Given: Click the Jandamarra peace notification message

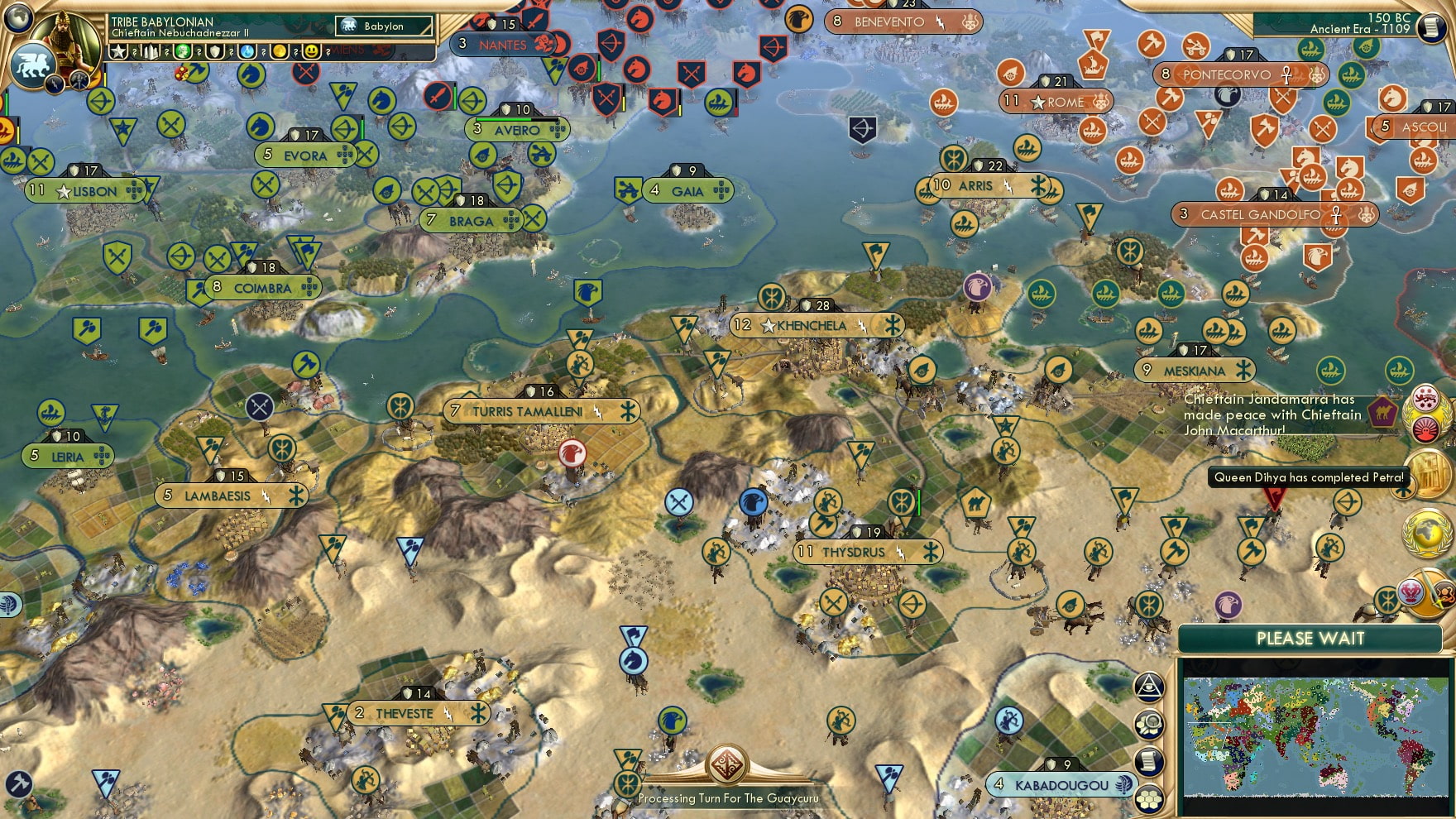Looking at the screenshot, I should point(1274,414).
